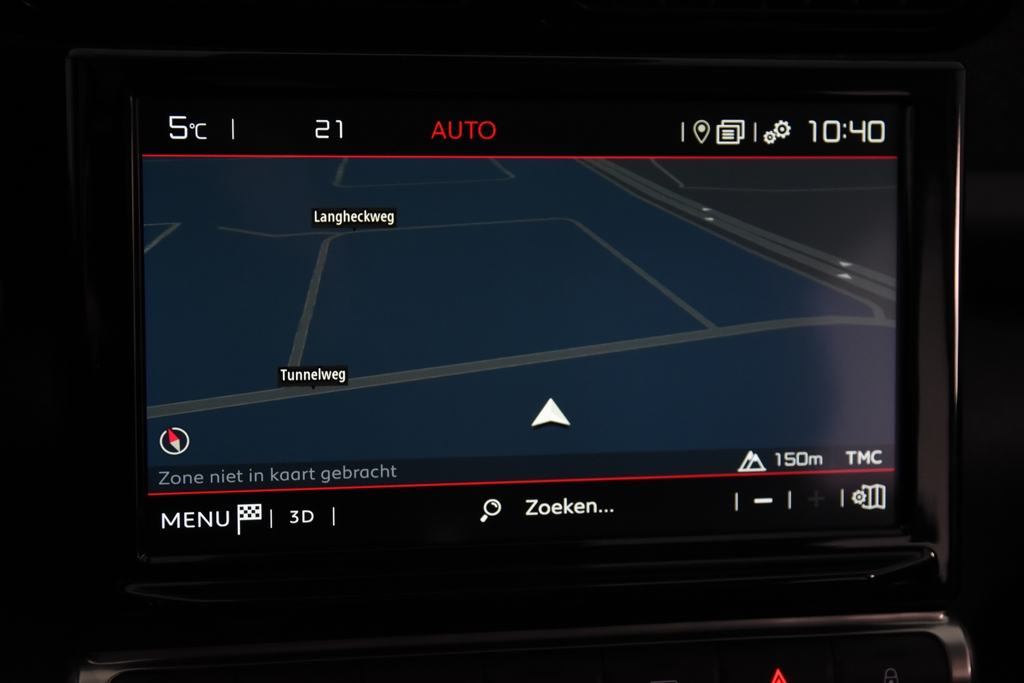Open the navigation MENU with flag icon
The image size is (1024, 683).
tap(211, 518)
